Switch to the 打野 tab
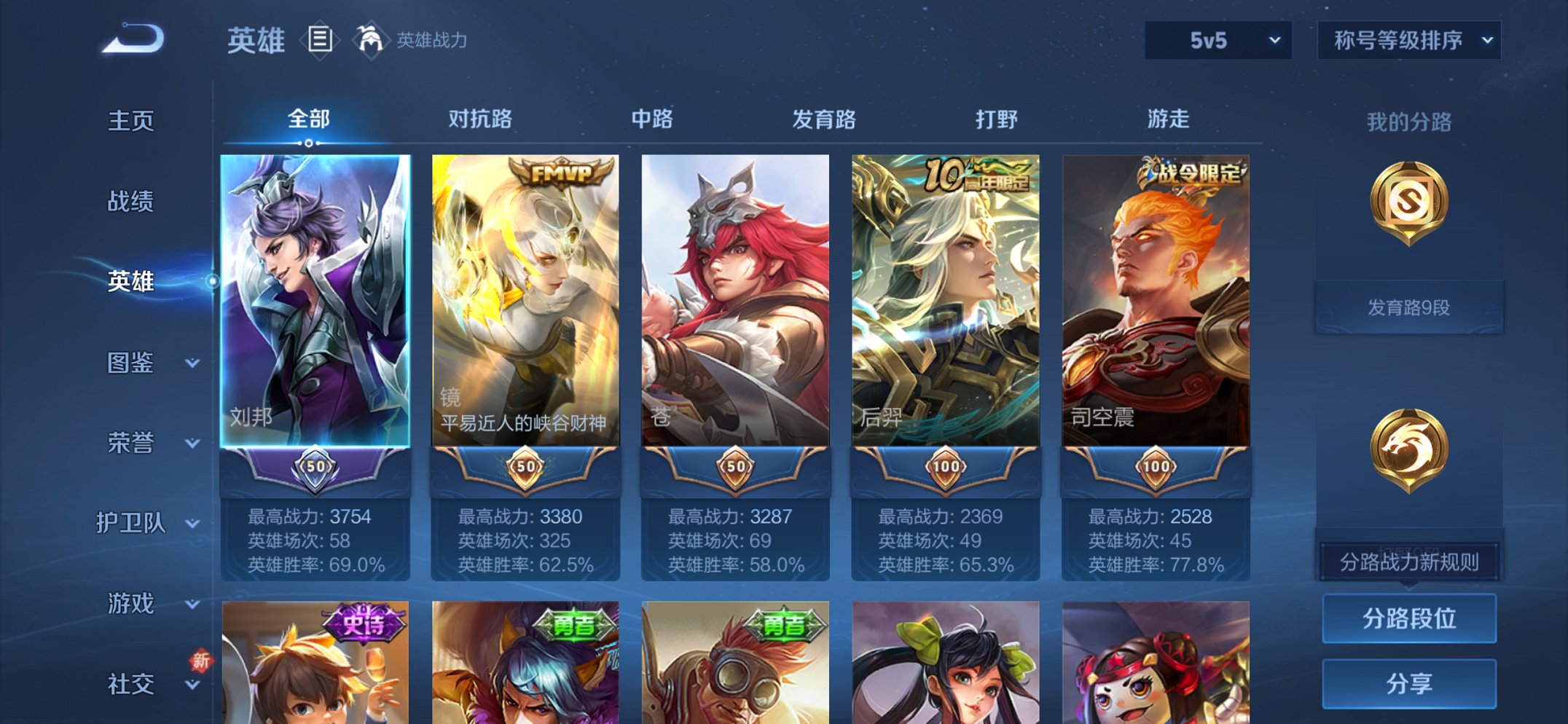 tap(997, 120)
